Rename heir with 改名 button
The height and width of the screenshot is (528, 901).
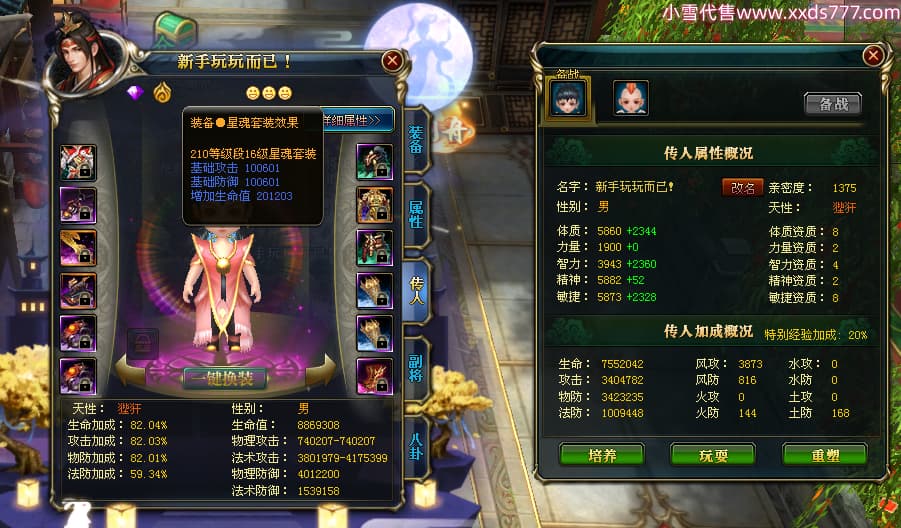[742, 187]
